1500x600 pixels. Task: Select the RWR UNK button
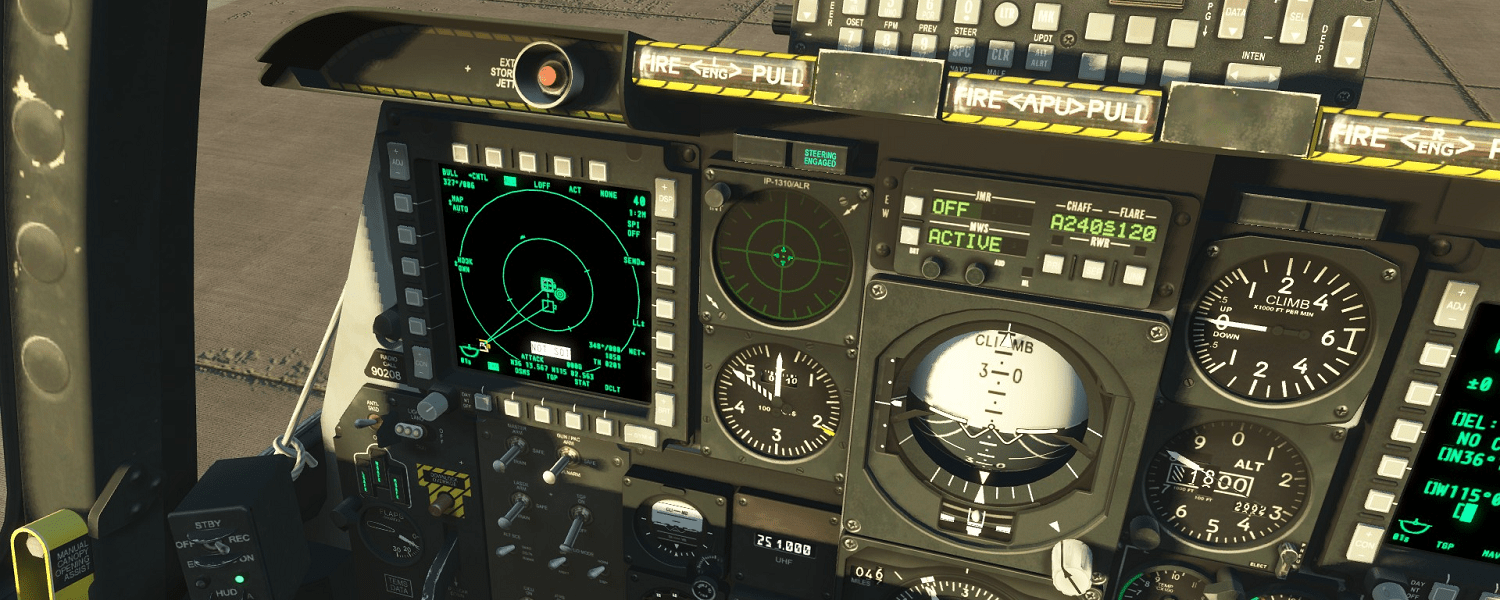1133,274
